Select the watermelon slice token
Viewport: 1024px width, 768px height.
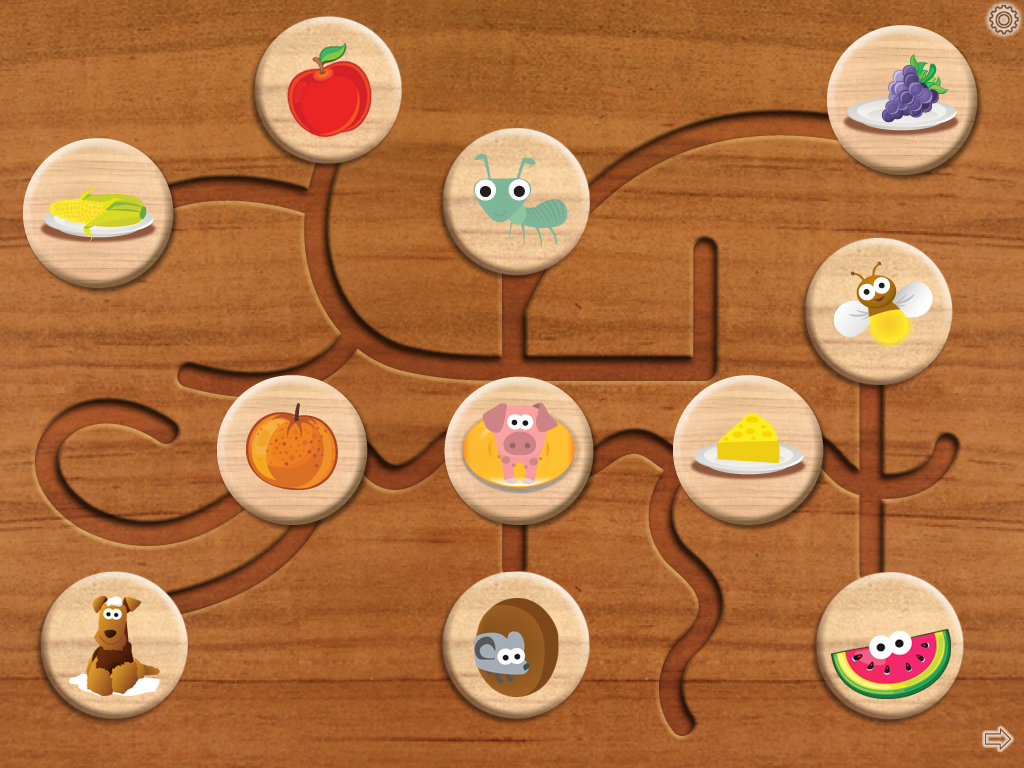[889, 645]
